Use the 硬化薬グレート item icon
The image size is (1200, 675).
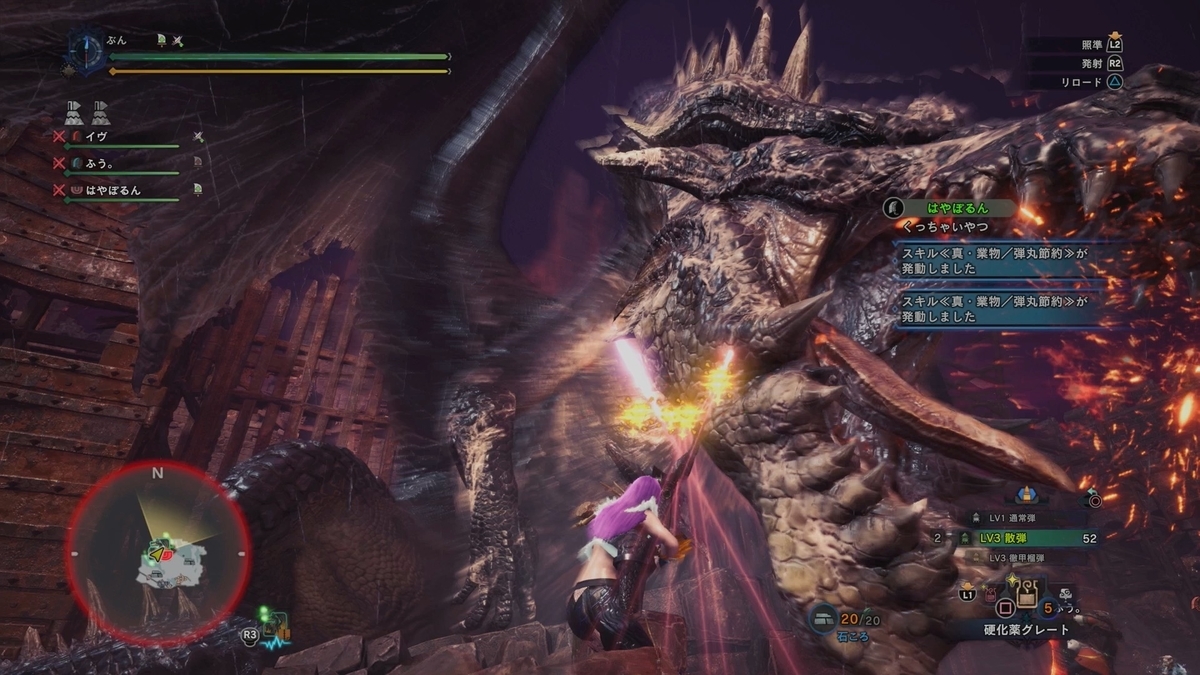pos(1025,598)
